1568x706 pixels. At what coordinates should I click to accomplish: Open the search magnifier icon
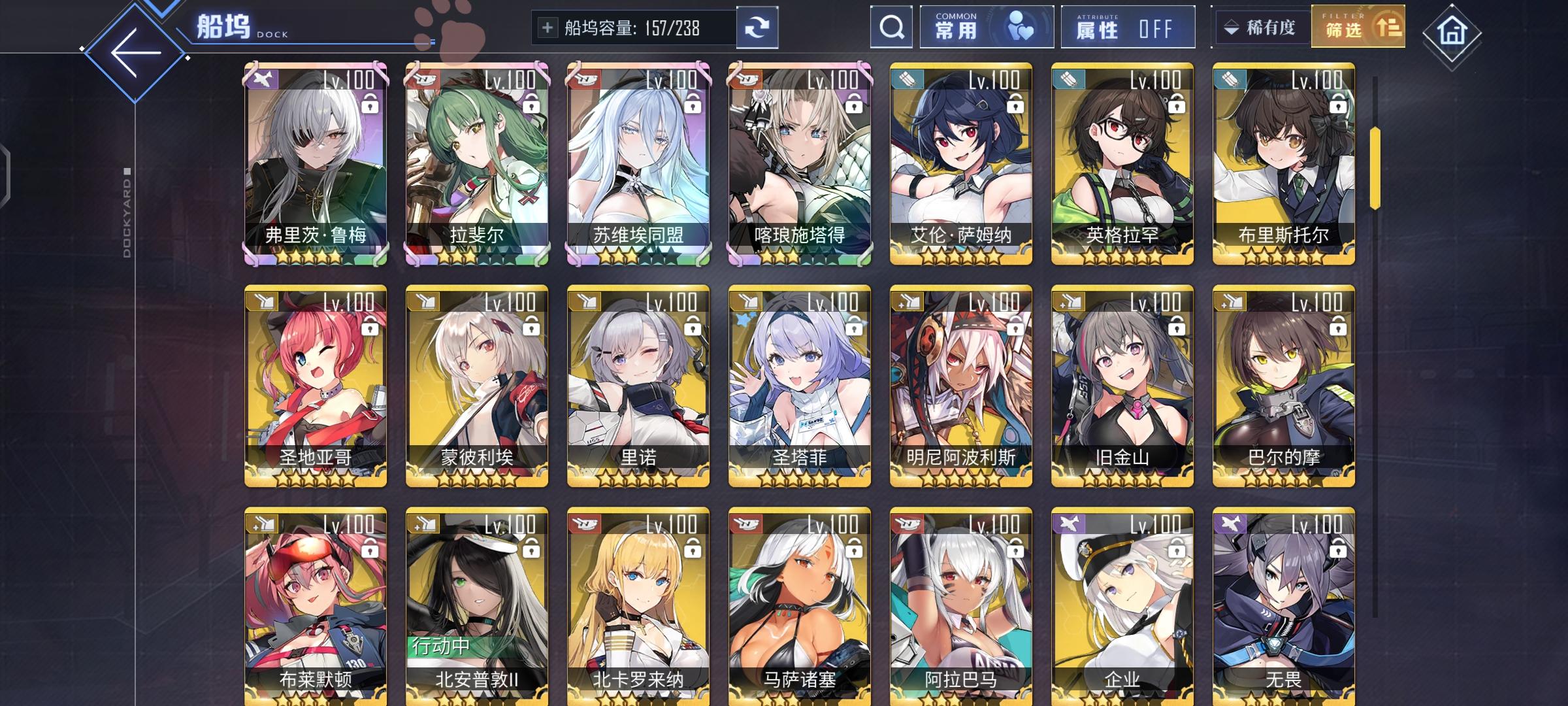click(x=890, y=27)
